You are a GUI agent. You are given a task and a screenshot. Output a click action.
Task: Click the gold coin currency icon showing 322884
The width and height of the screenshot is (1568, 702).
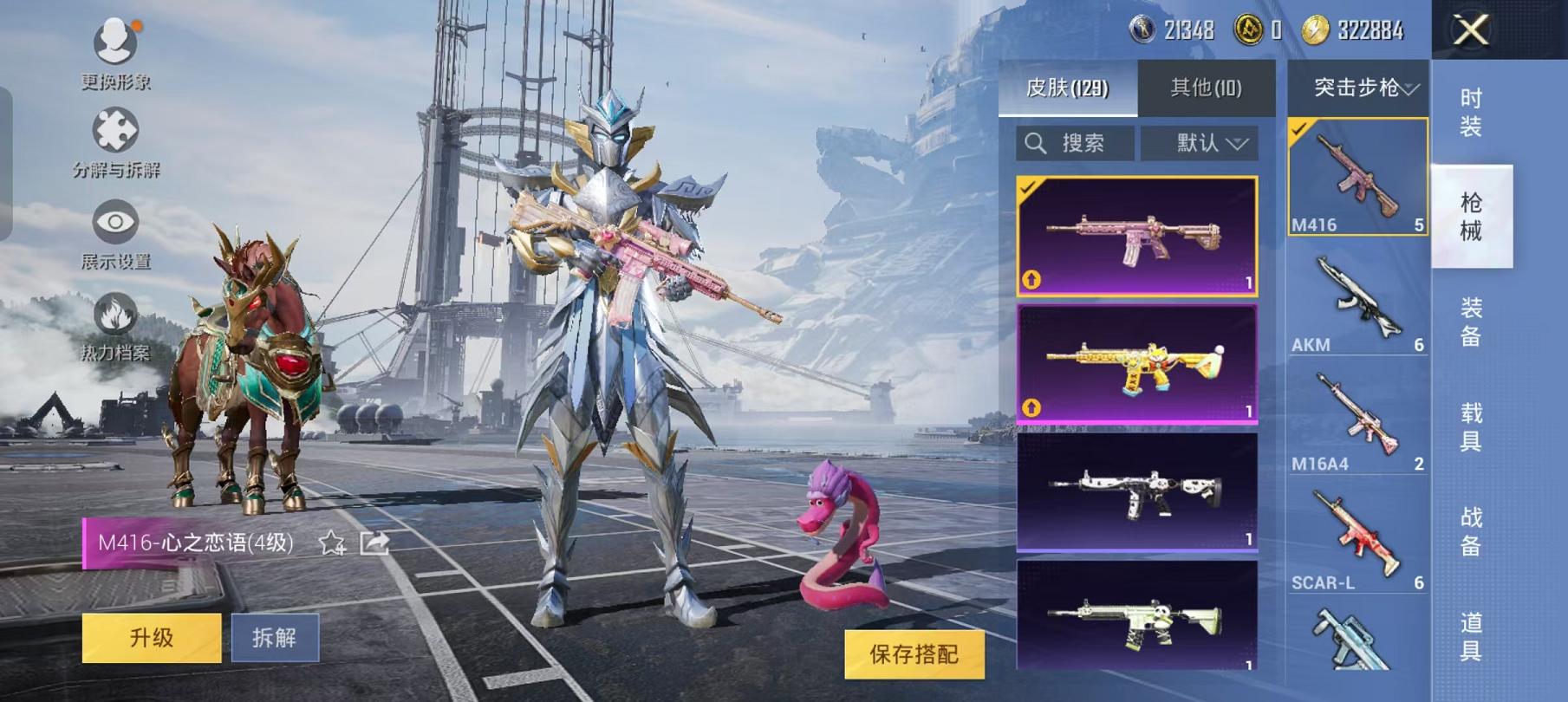1316,28
